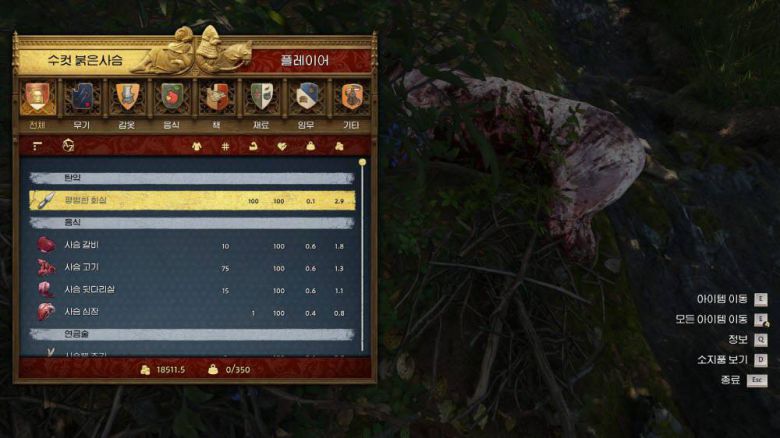
Task: Click the inventory list scrollbar handle
Action: pos(363,162)
